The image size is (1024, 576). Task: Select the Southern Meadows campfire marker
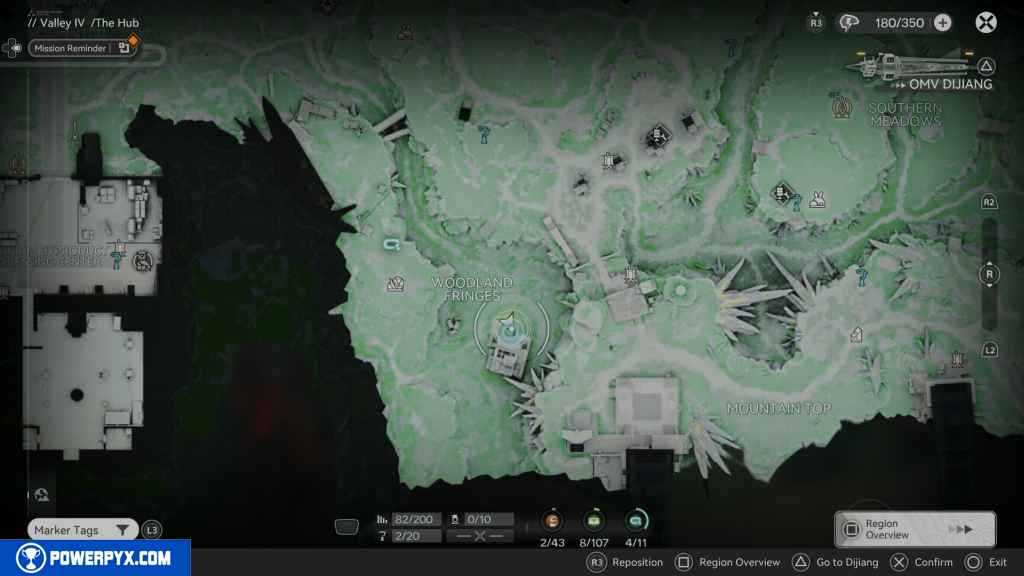[x=841, y=104]
